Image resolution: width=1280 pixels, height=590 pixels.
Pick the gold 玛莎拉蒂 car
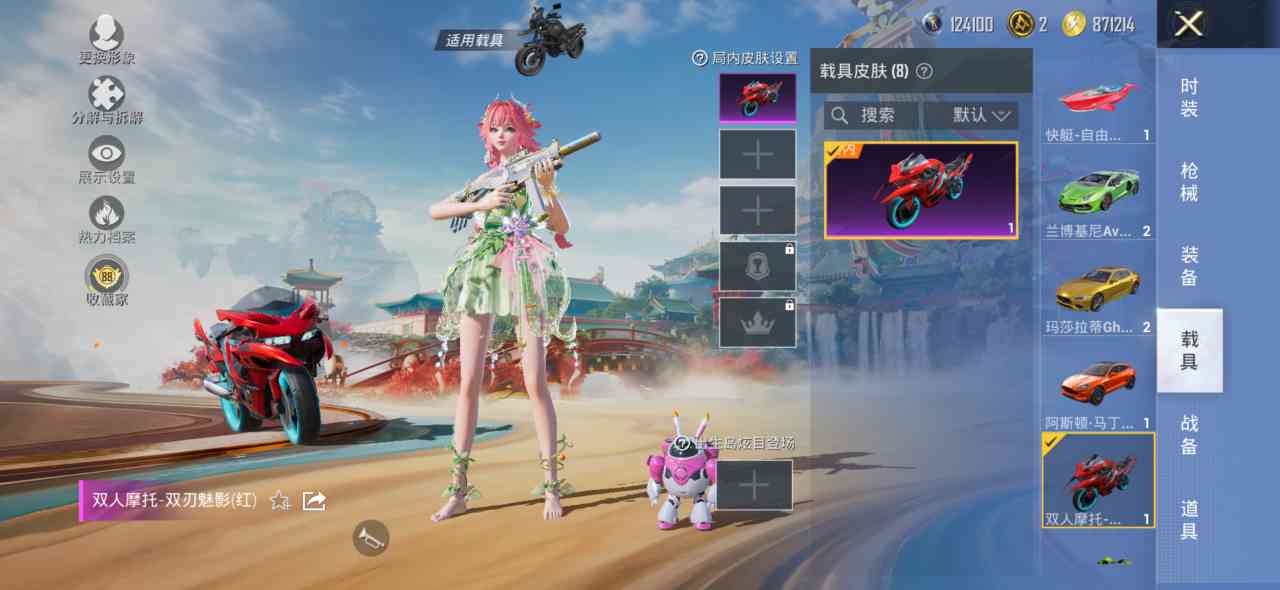click(x=1098, y=292)
